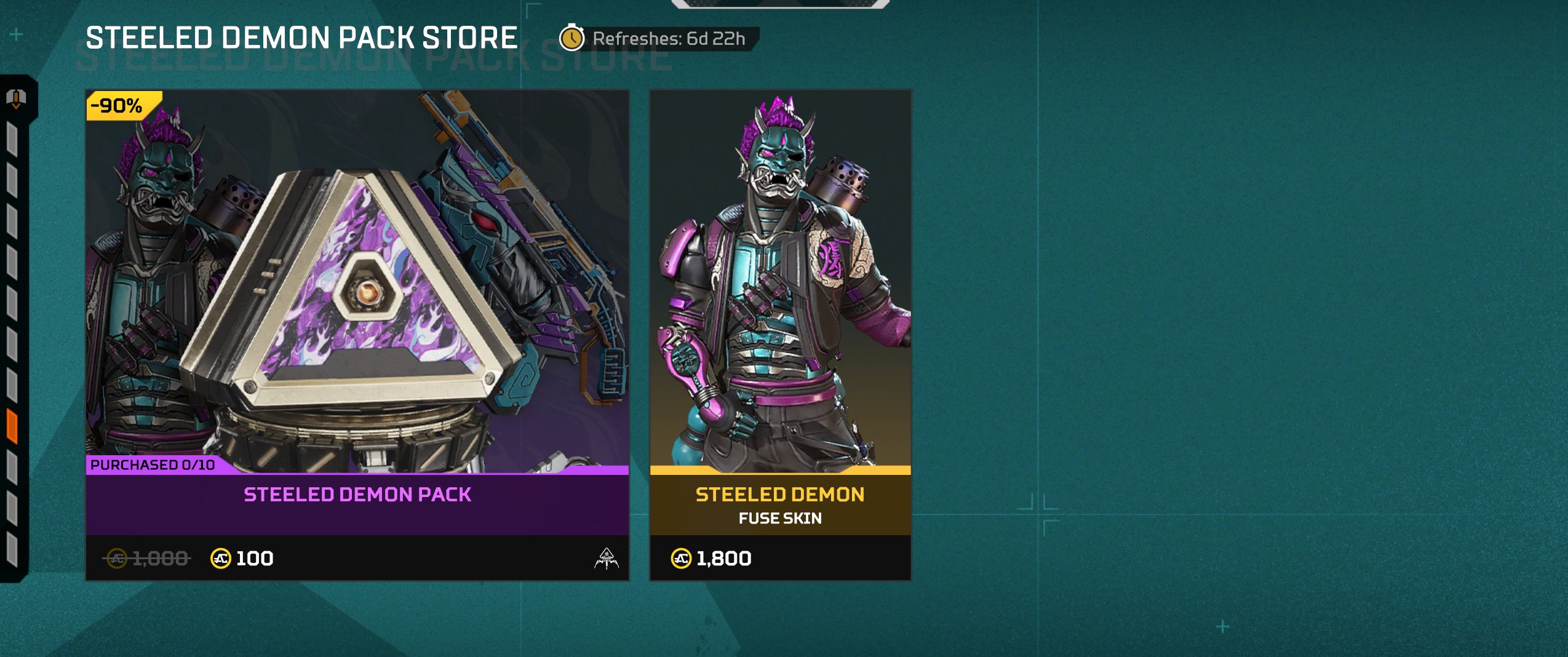Click the orange highlighted section marker in sidebar
Image resolution: width=1568 pixels, height=657 pixels.
coord(12,426)
